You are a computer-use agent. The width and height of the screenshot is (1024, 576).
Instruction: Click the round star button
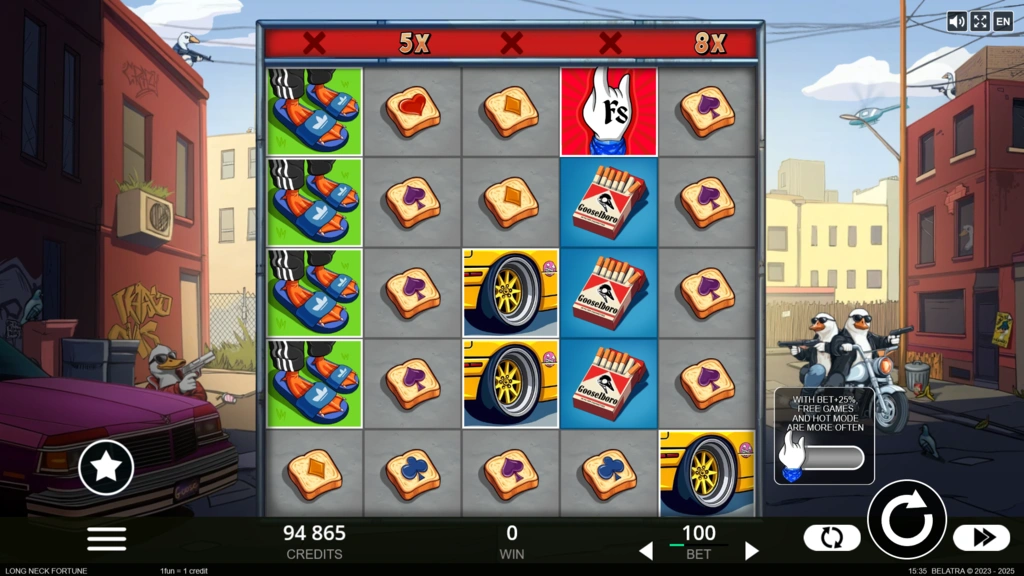point(106,467)
